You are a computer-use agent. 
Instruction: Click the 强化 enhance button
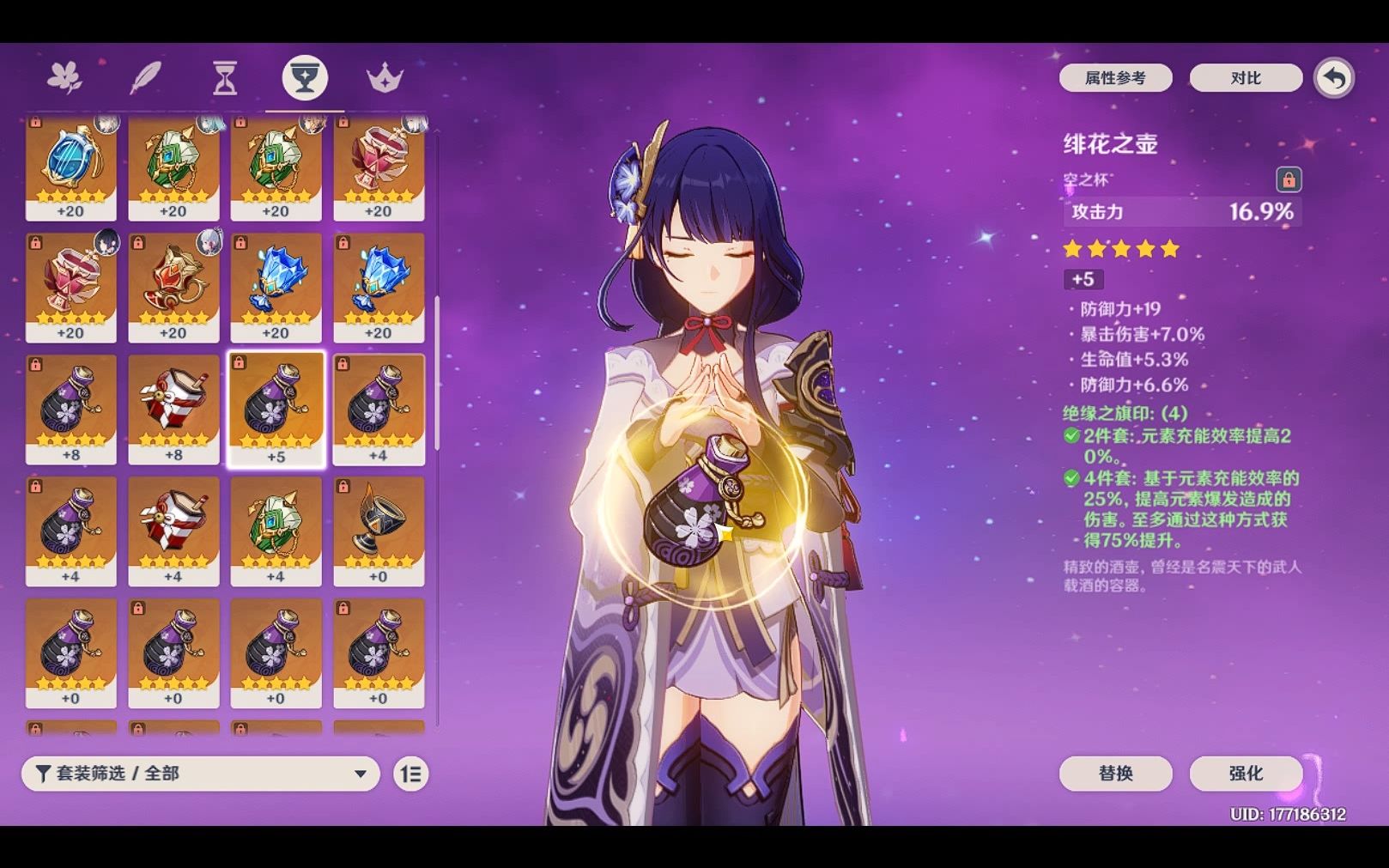pos(1245,774)
